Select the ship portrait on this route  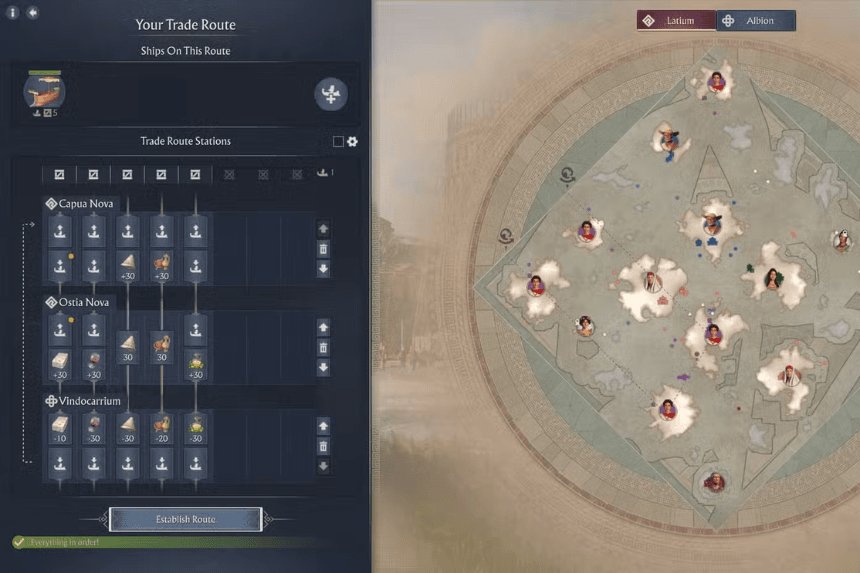pos(44,92)
